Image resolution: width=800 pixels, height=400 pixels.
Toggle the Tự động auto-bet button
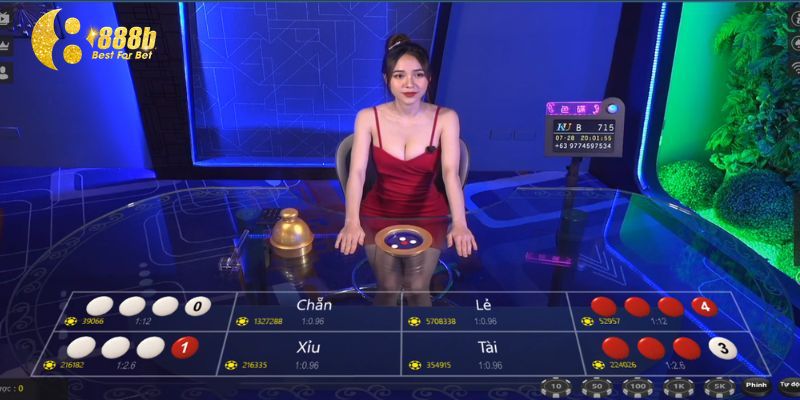[x=789, y=385]
